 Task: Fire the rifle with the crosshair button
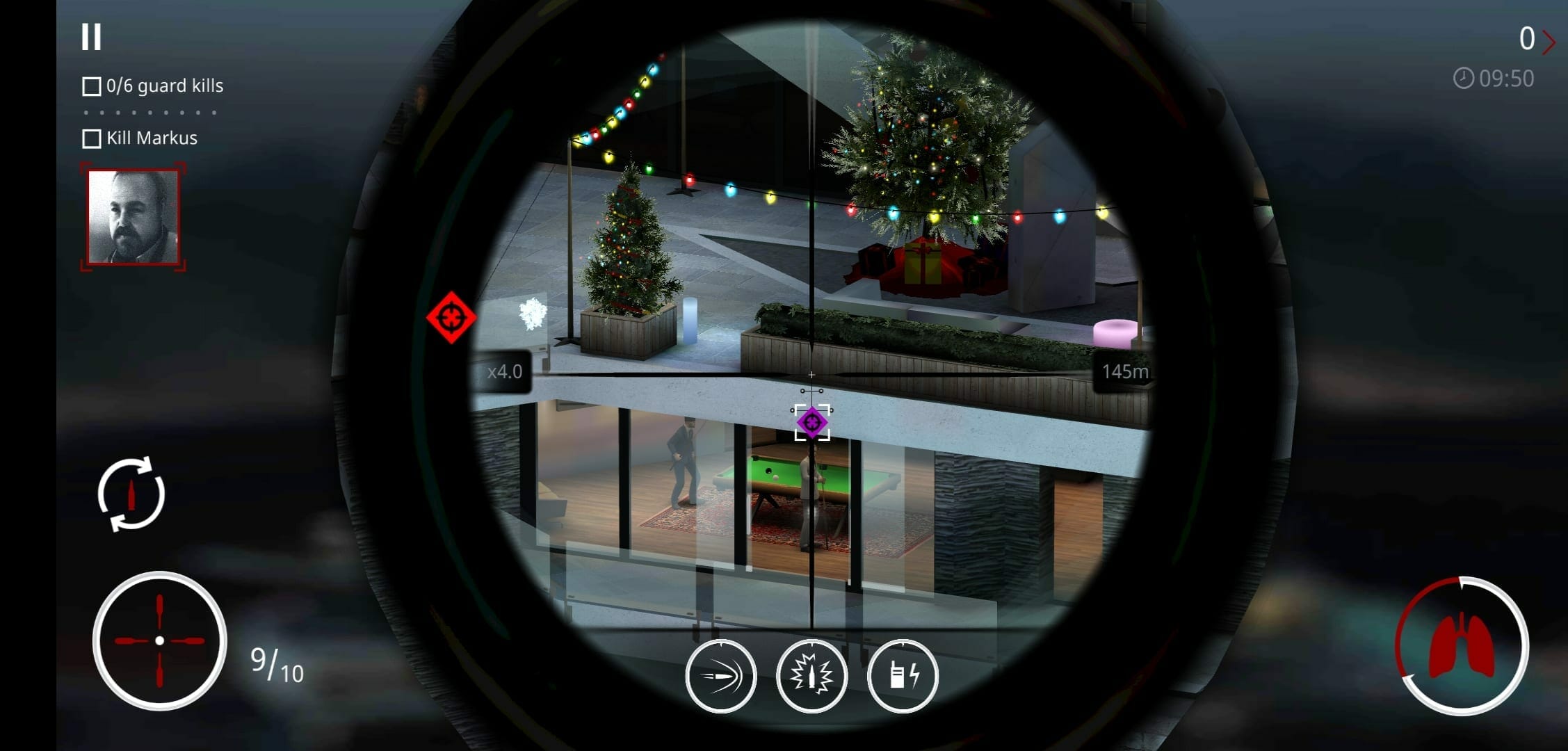coord(159,640)
